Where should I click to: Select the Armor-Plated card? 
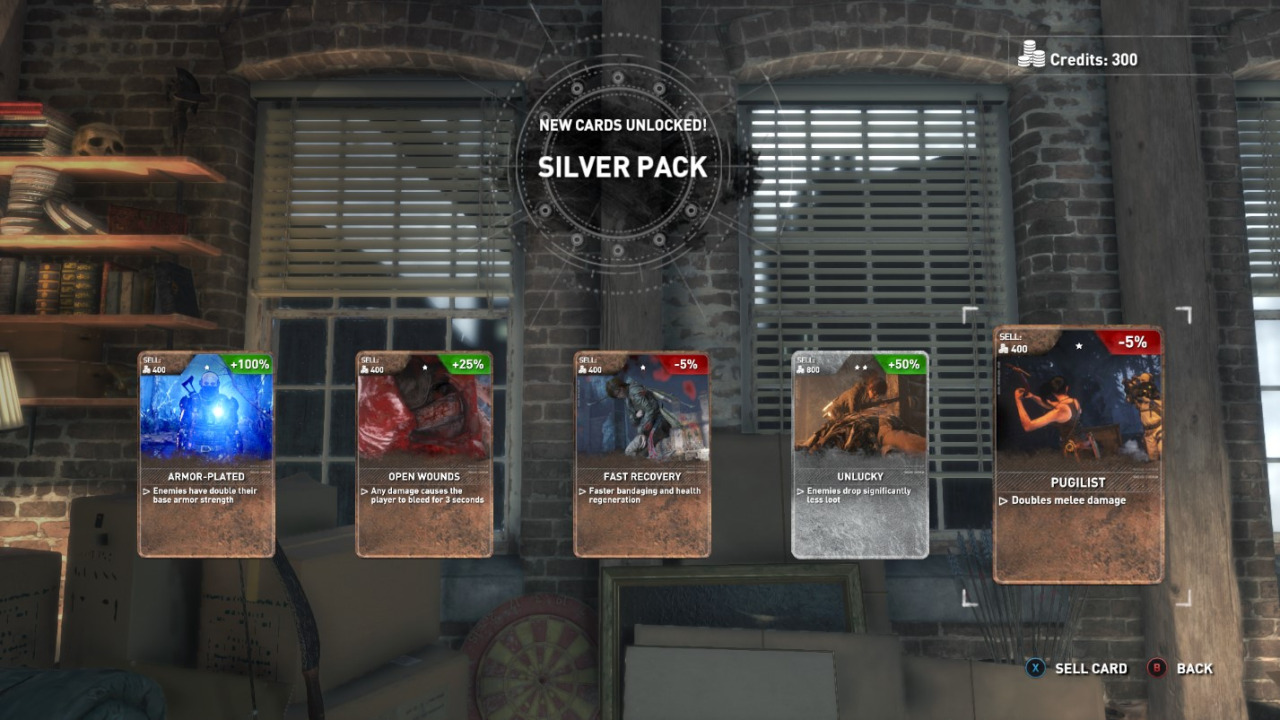[x=206, y=454]
